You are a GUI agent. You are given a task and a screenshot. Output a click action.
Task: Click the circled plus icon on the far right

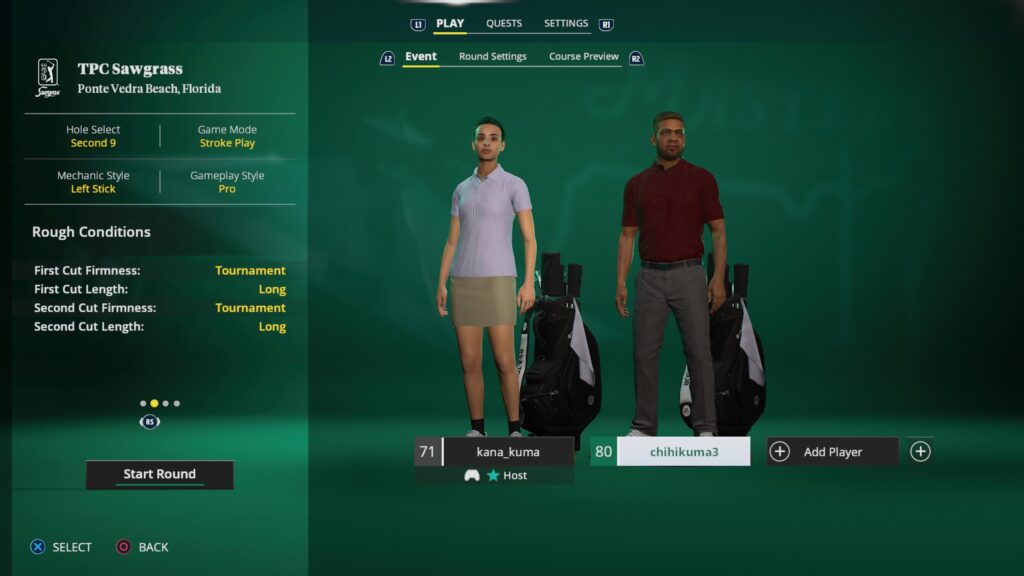coord(920,451)
